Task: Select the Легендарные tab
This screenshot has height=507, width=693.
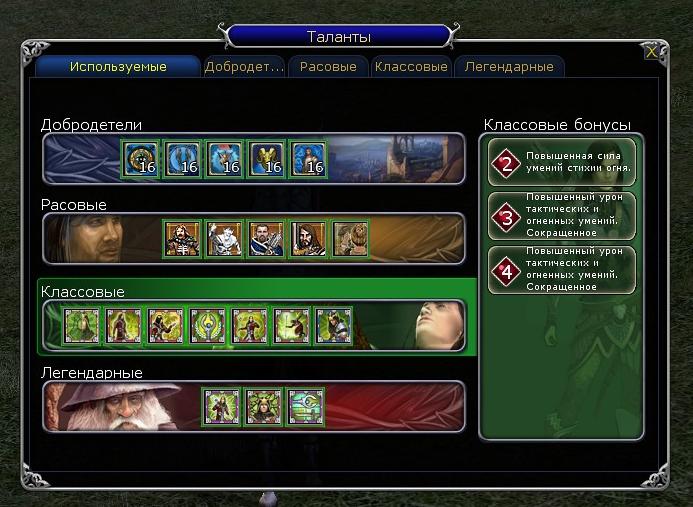Action: (508, 67)
